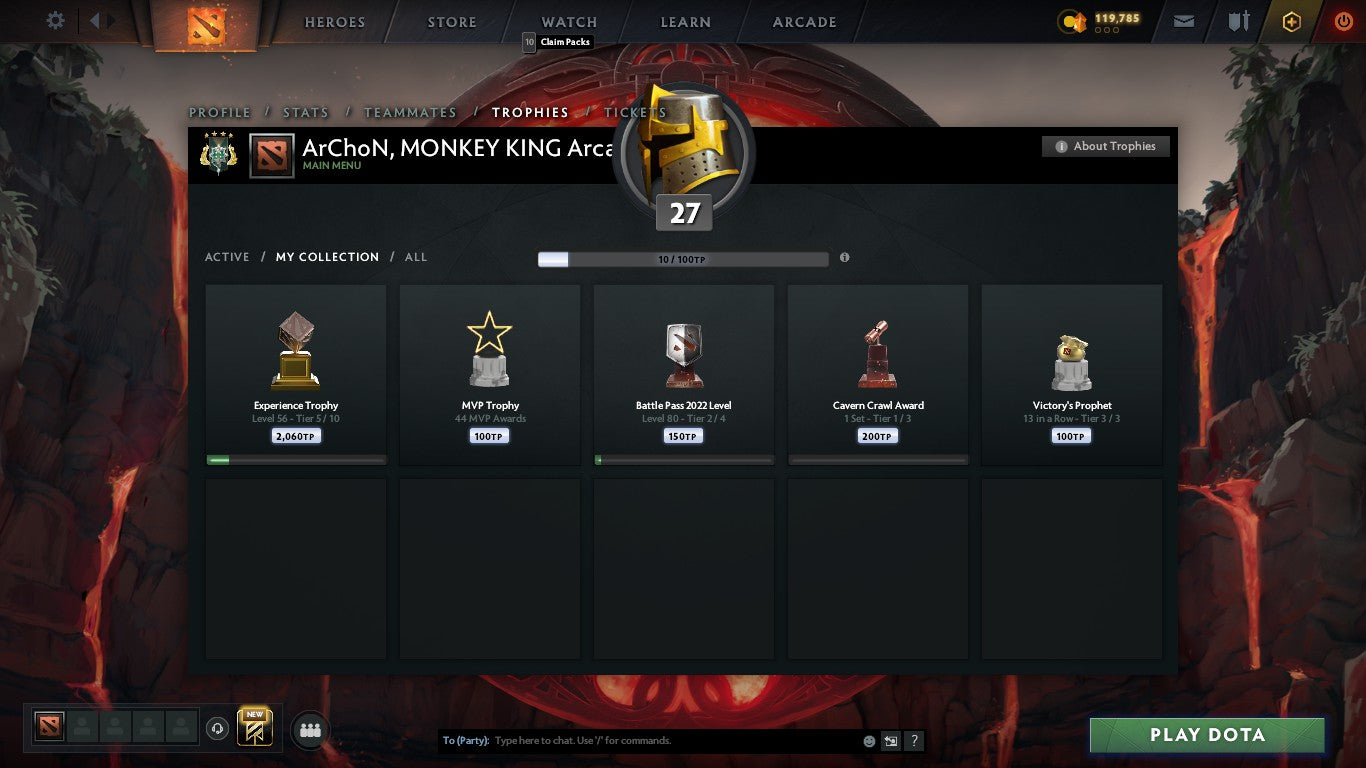Click the power button to quit

pyautogui.click(x=1340, y=18)
